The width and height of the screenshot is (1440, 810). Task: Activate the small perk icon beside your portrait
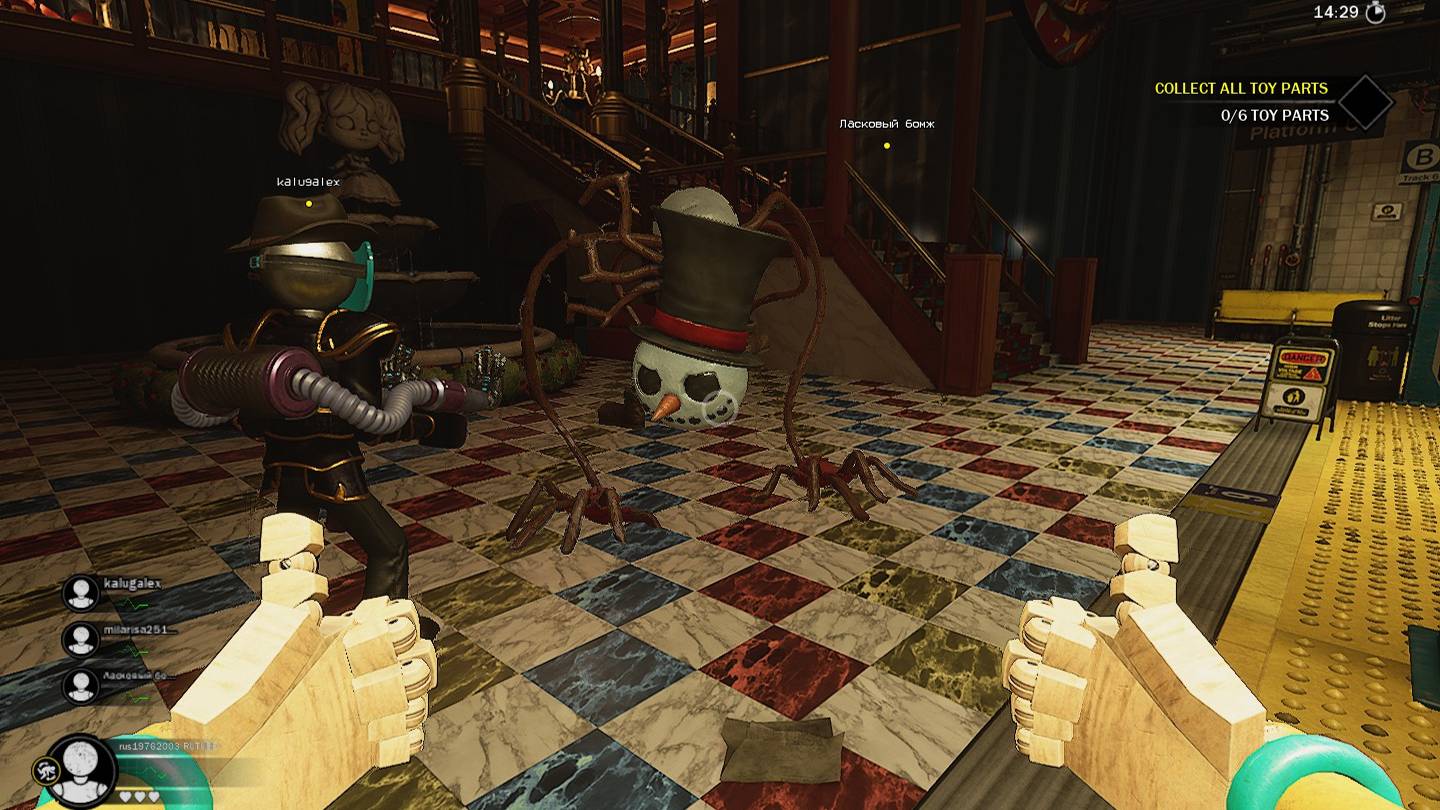pyautogui.click(x=43, y=768)
